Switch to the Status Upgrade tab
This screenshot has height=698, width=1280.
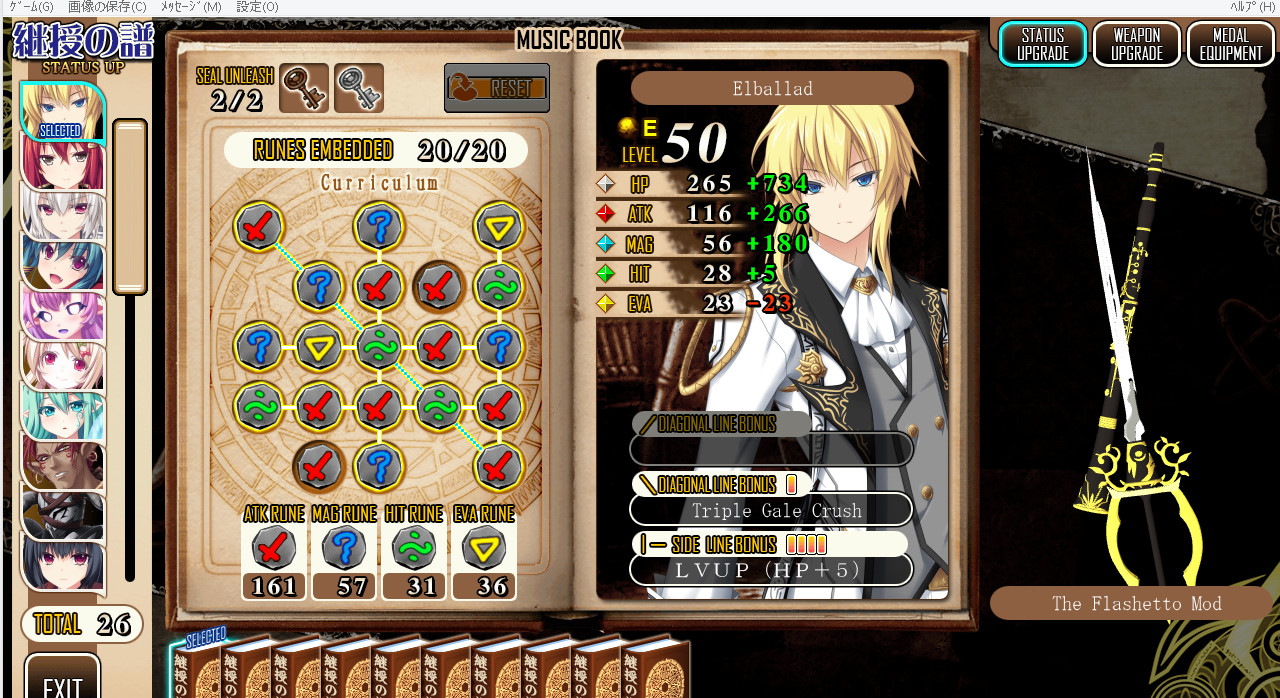click(x=1043, y=45)
